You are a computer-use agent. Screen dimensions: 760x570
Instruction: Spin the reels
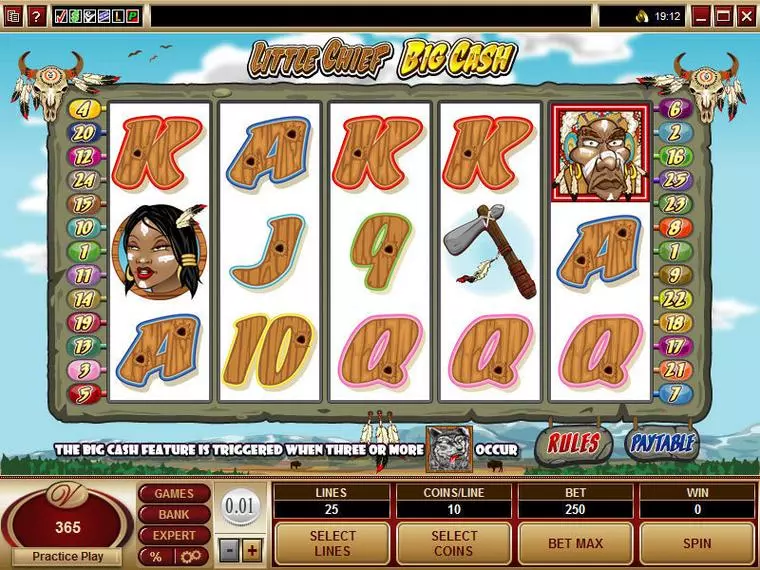click(697, 543)
